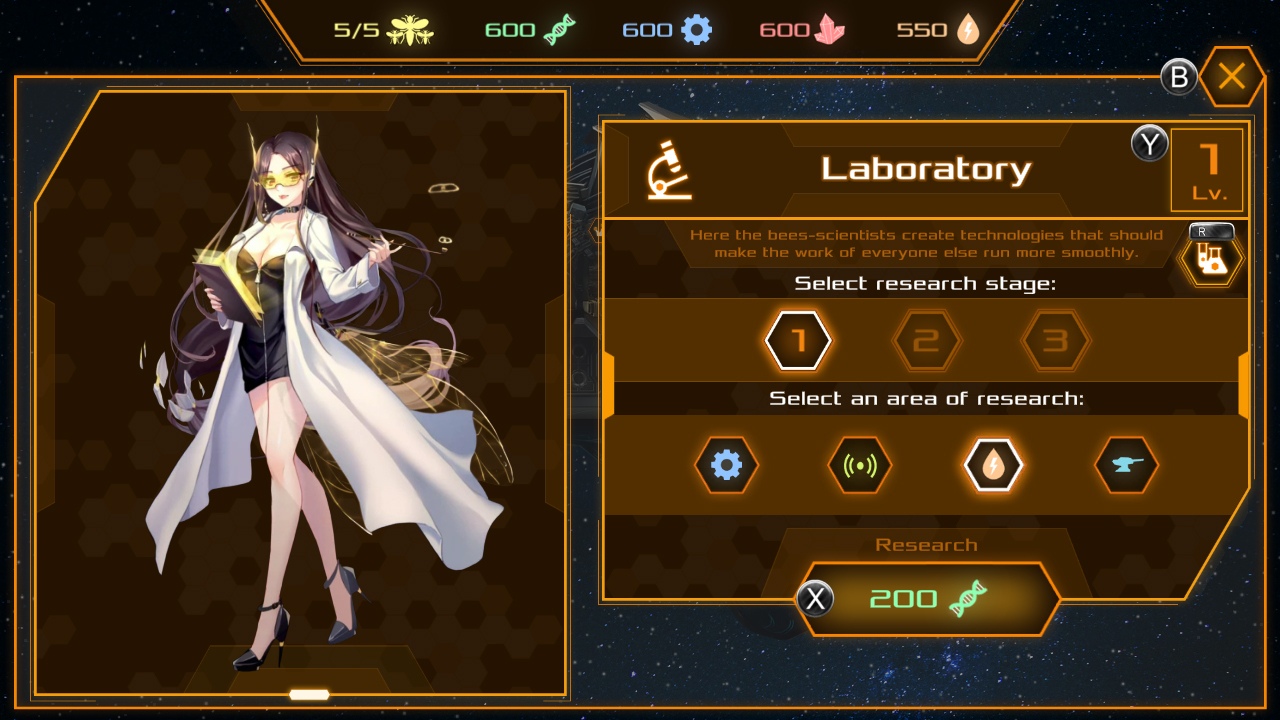Click the B back button
This screenshot has width=1280, height=720.
click(1178, 75)
